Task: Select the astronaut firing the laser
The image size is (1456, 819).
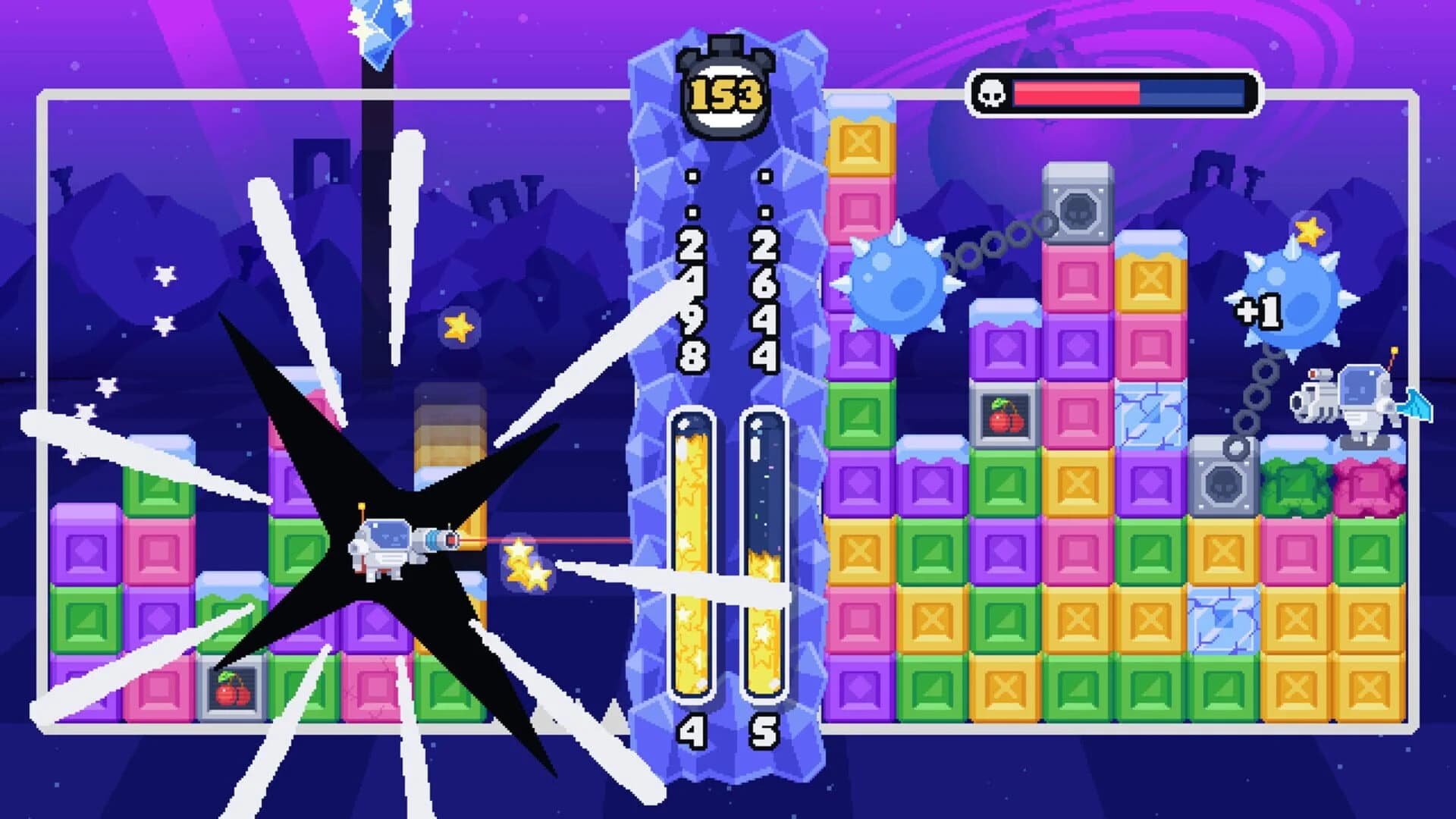Action: click(x=387, y=546)
